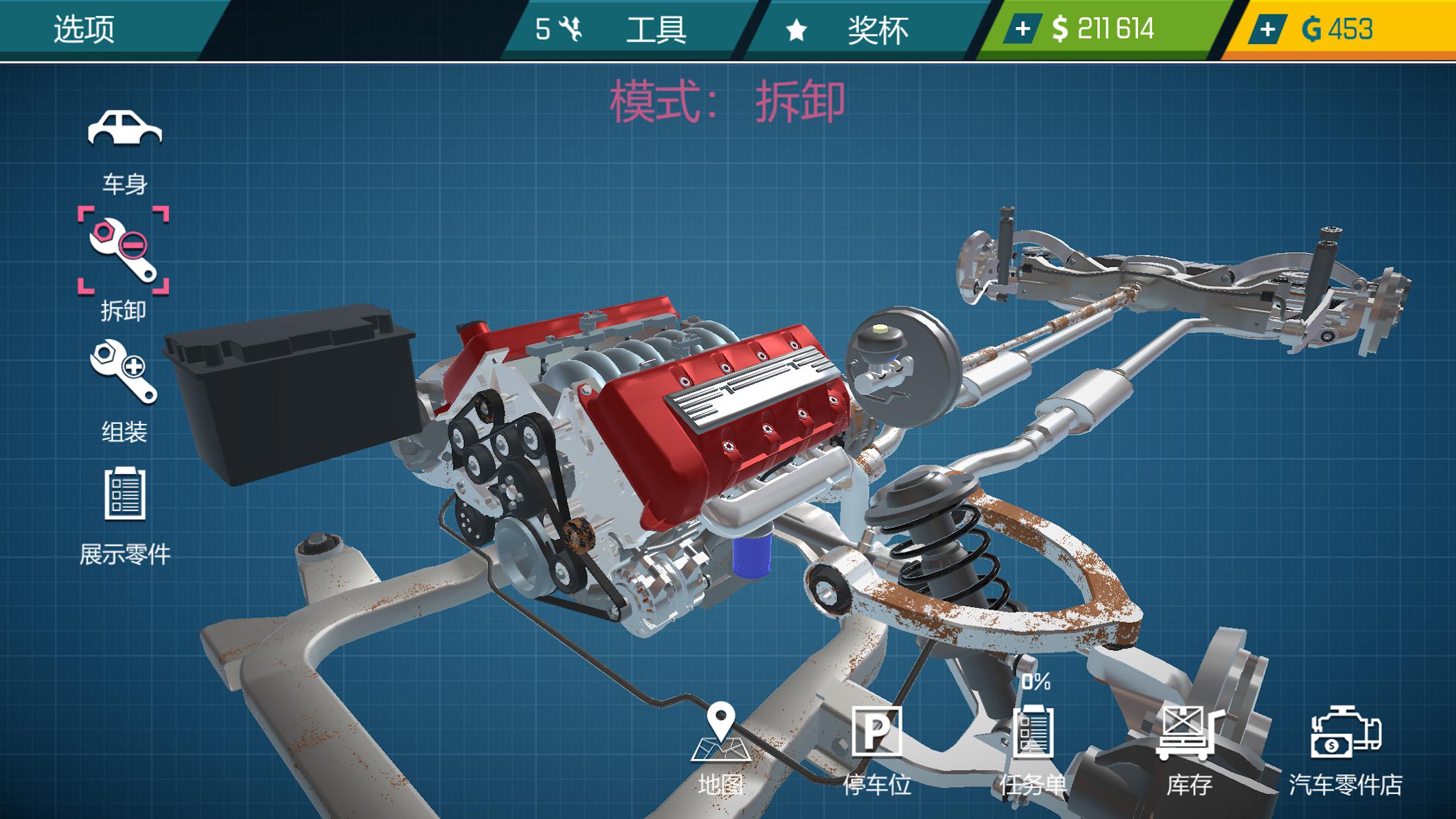Click the black car battery part

click(x=291, y=390)
